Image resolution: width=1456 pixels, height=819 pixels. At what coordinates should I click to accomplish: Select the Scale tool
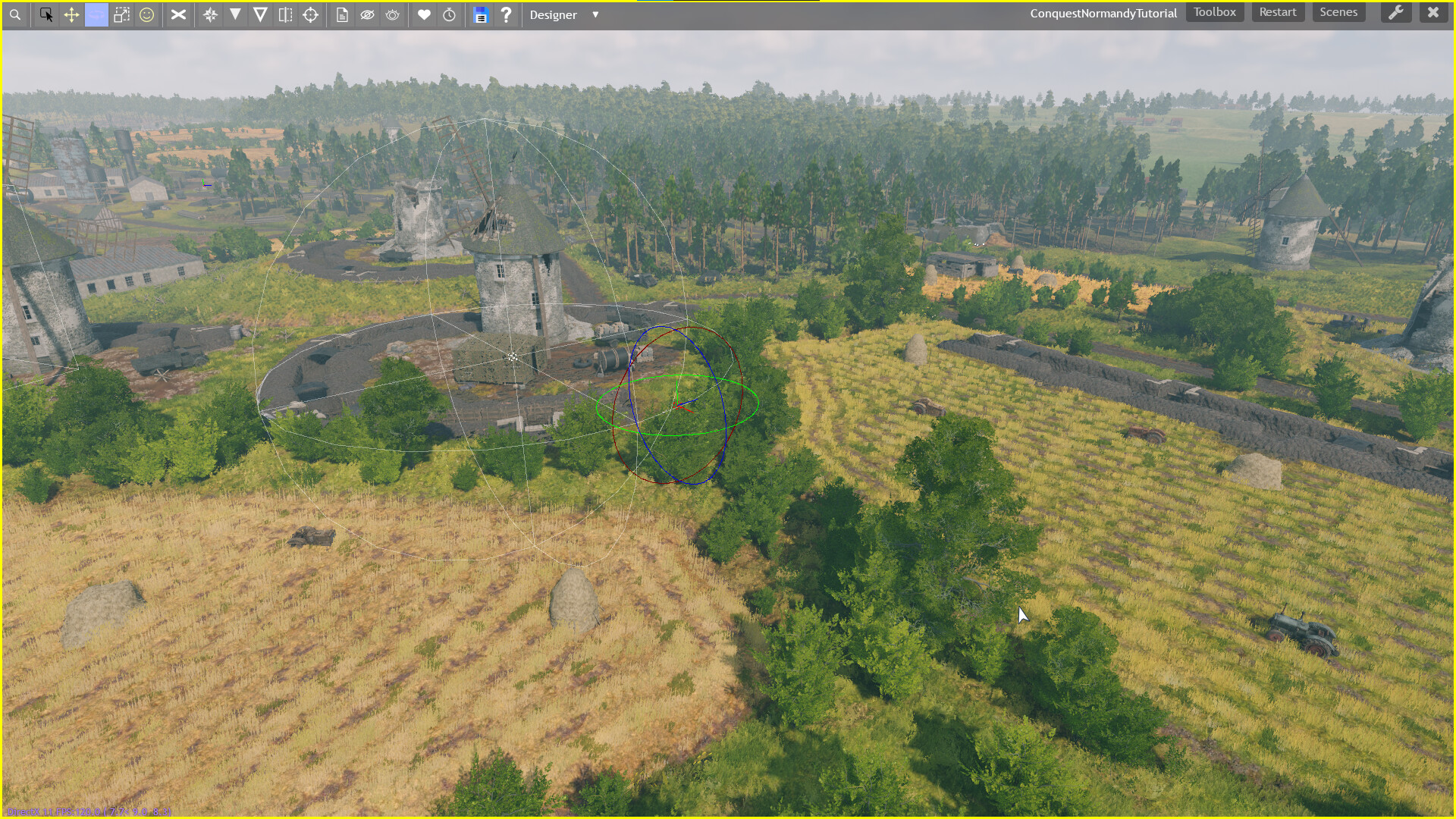(121, 14)
